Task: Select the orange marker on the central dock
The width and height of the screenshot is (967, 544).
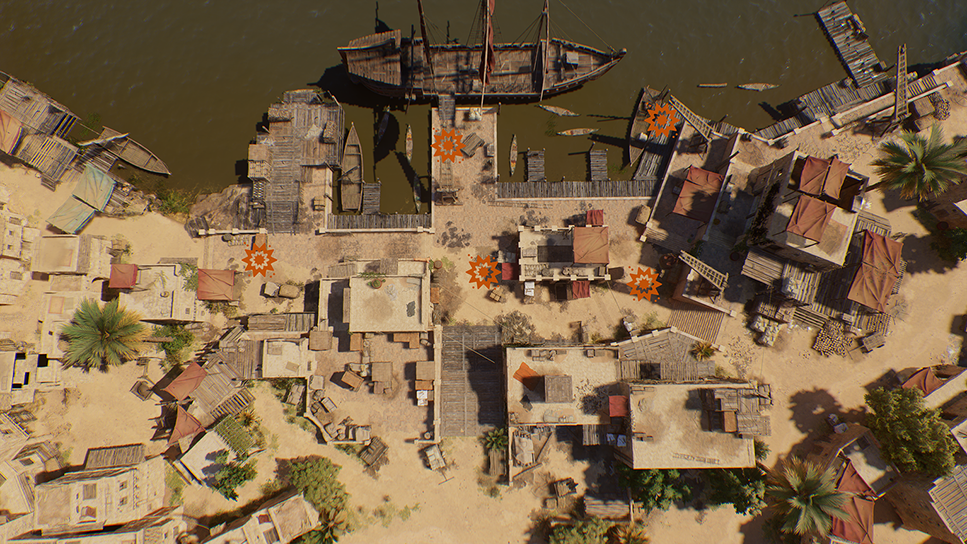Action: click(x=448, y=145)
